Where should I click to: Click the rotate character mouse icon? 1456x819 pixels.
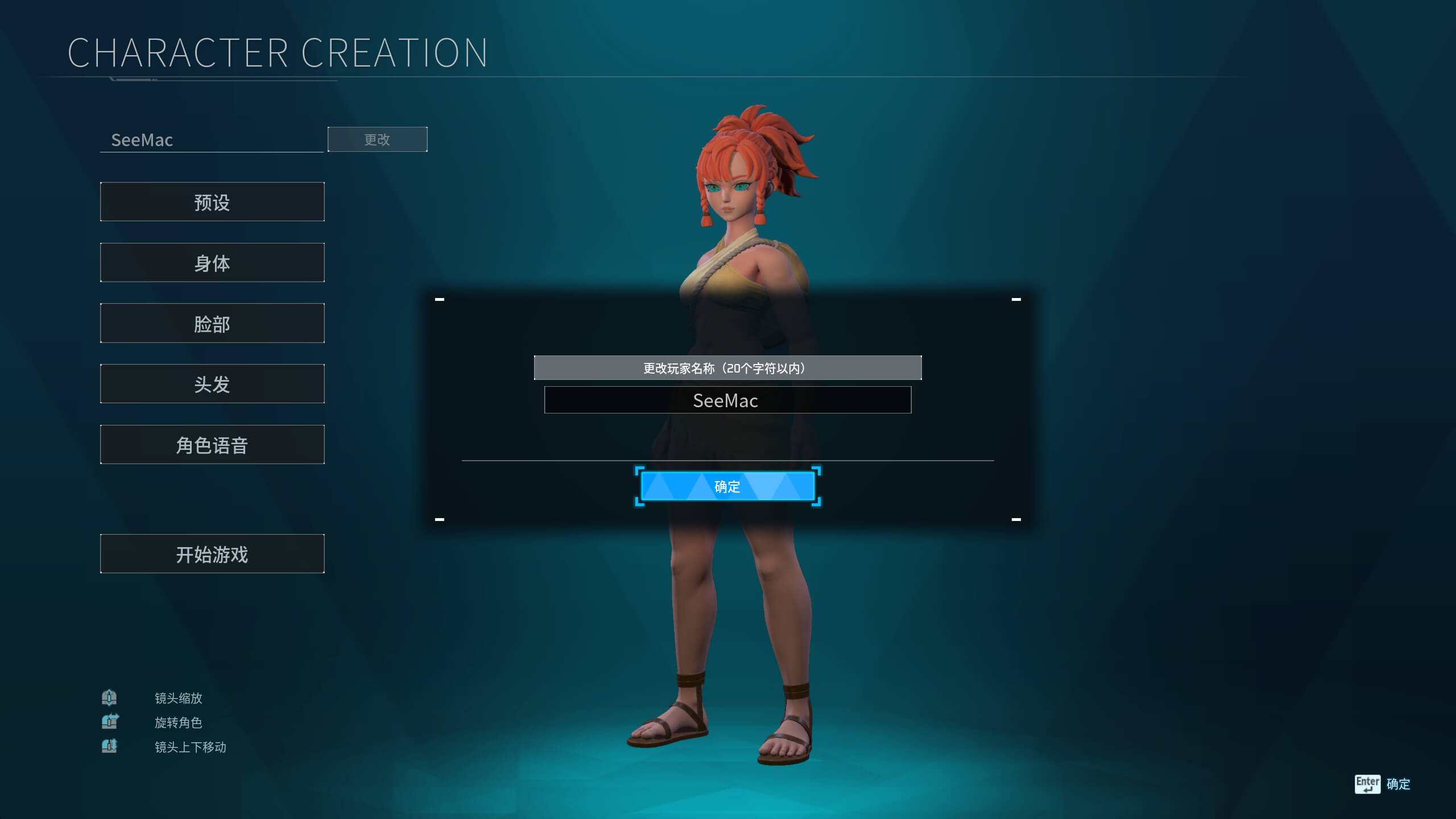110,722
